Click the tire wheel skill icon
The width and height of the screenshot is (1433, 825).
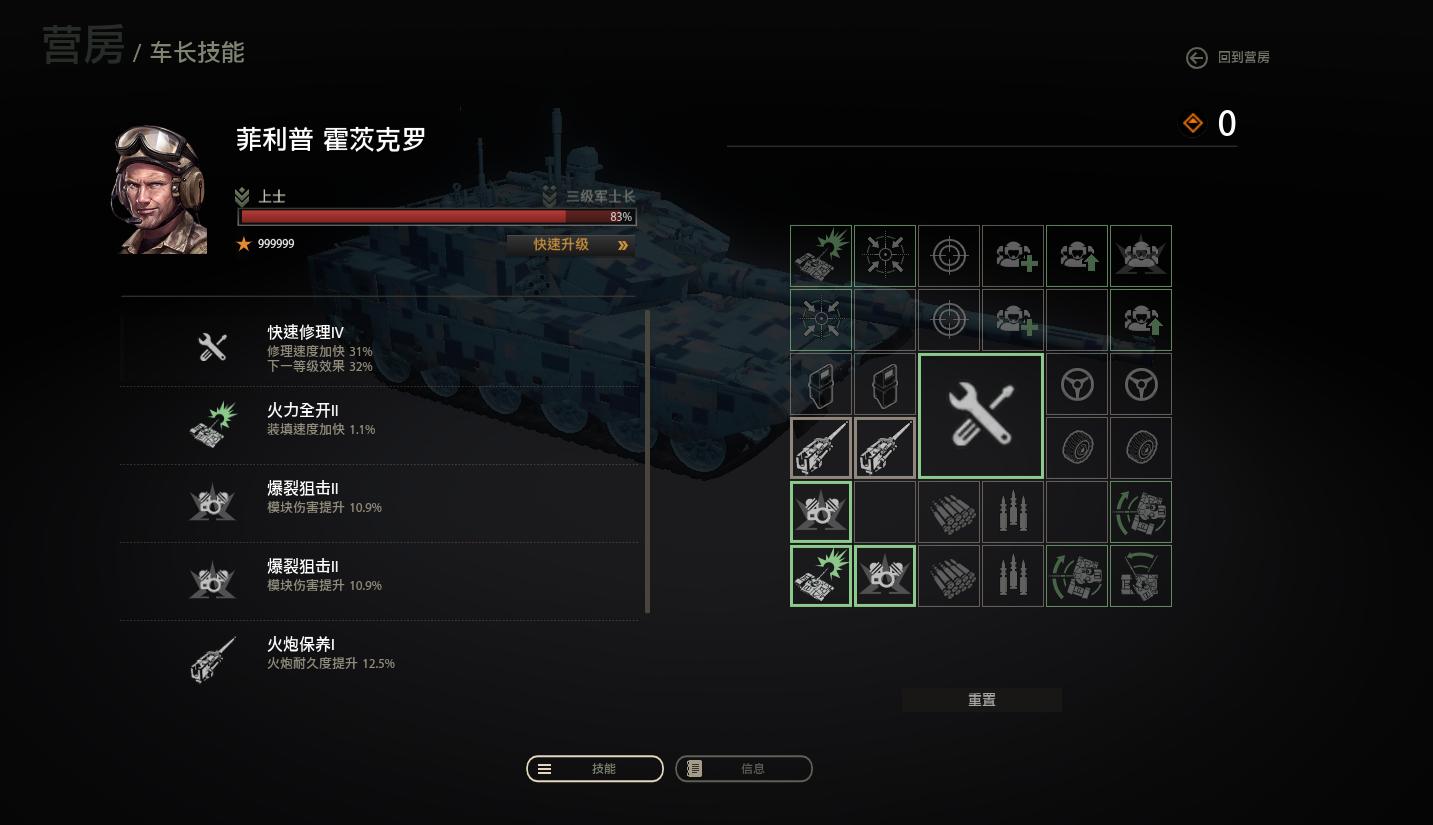(1076, 447)
